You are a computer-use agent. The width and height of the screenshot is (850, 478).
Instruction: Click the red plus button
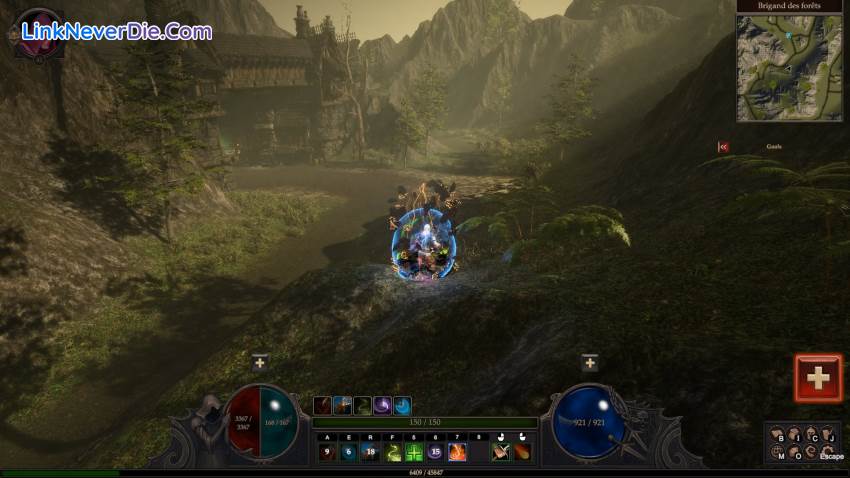point(818,377)
